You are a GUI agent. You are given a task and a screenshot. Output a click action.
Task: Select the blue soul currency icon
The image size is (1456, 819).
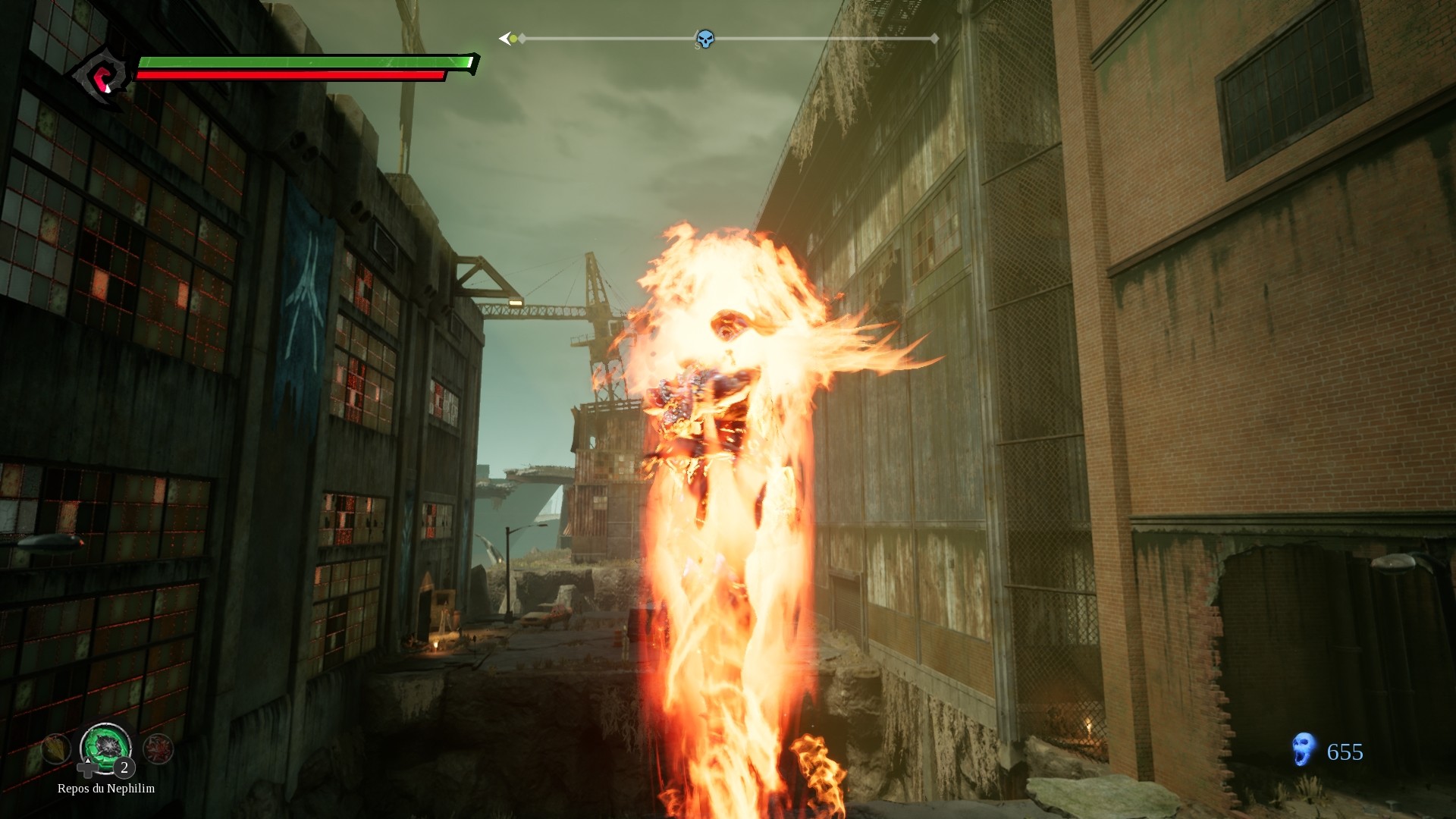tap(1304, 749)
